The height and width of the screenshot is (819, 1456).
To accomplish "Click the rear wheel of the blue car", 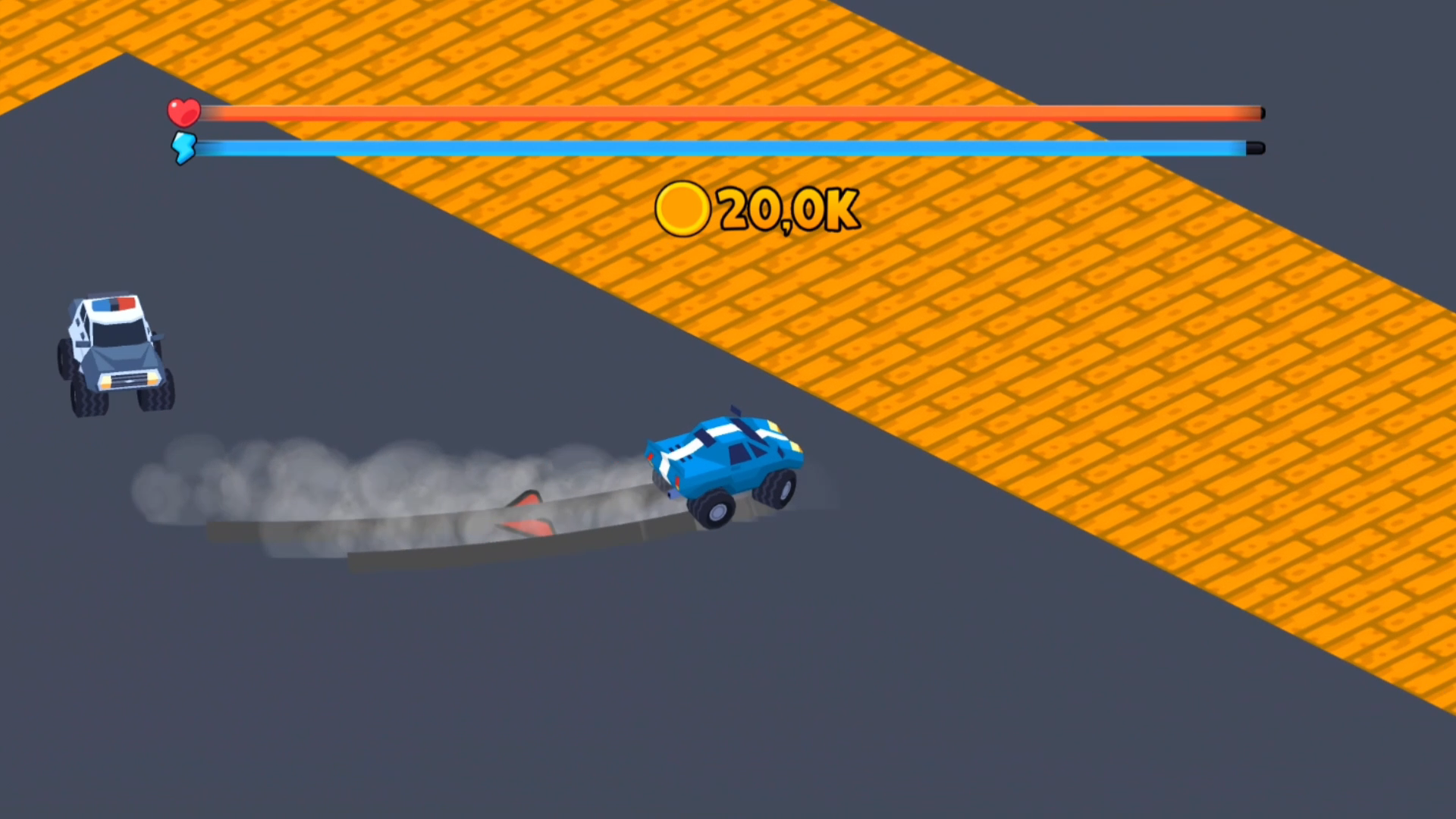I will [711, 508].
